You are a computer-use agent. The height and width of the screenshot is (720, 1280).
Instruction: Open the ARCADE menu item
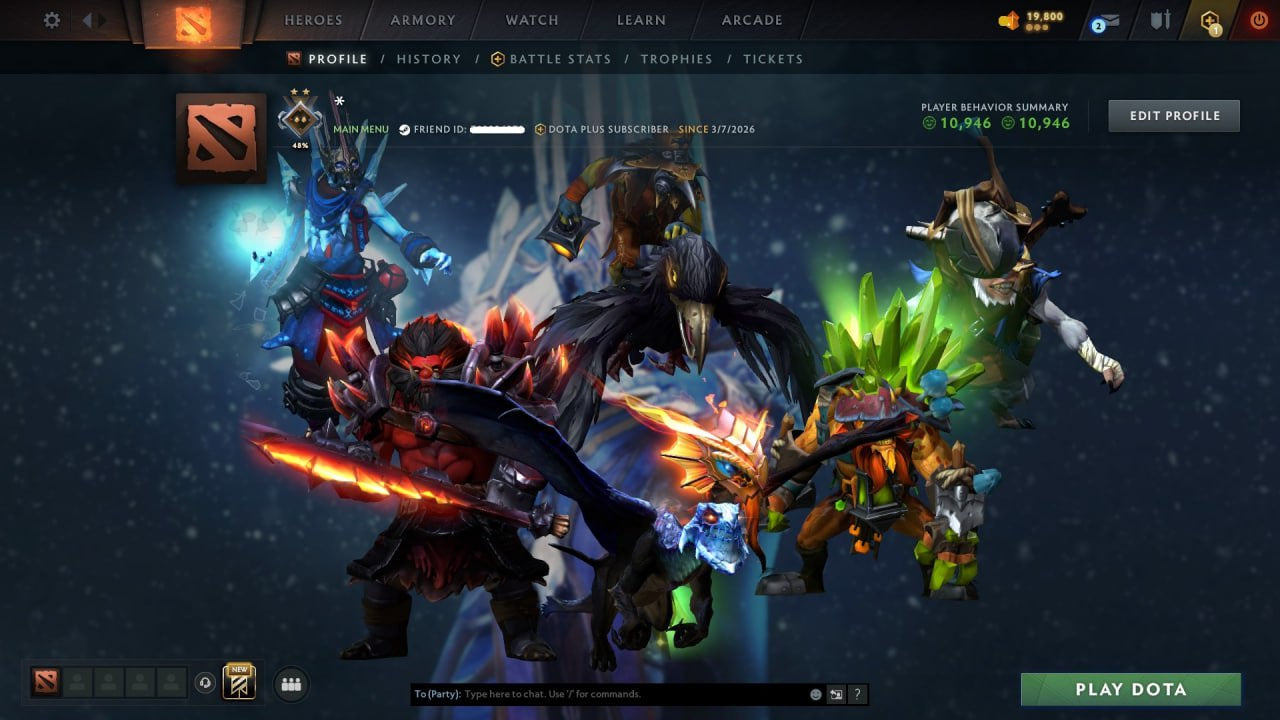point(751,19)
